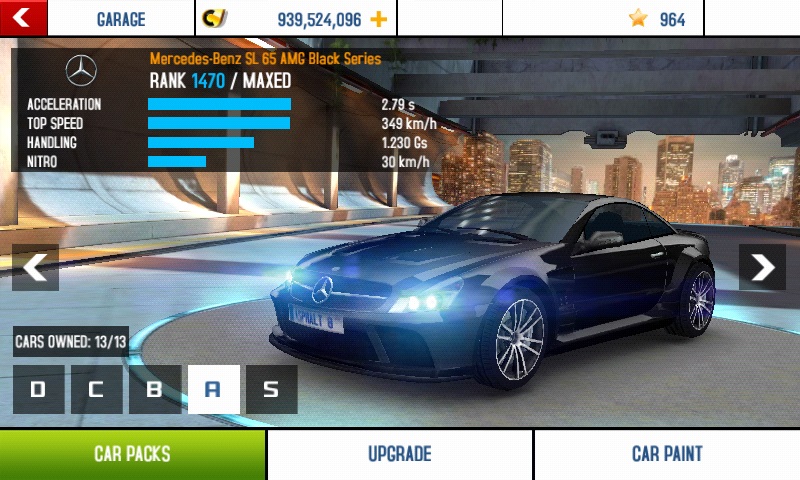
Task: Switch to class S cars
Action: tap(271, 389)
